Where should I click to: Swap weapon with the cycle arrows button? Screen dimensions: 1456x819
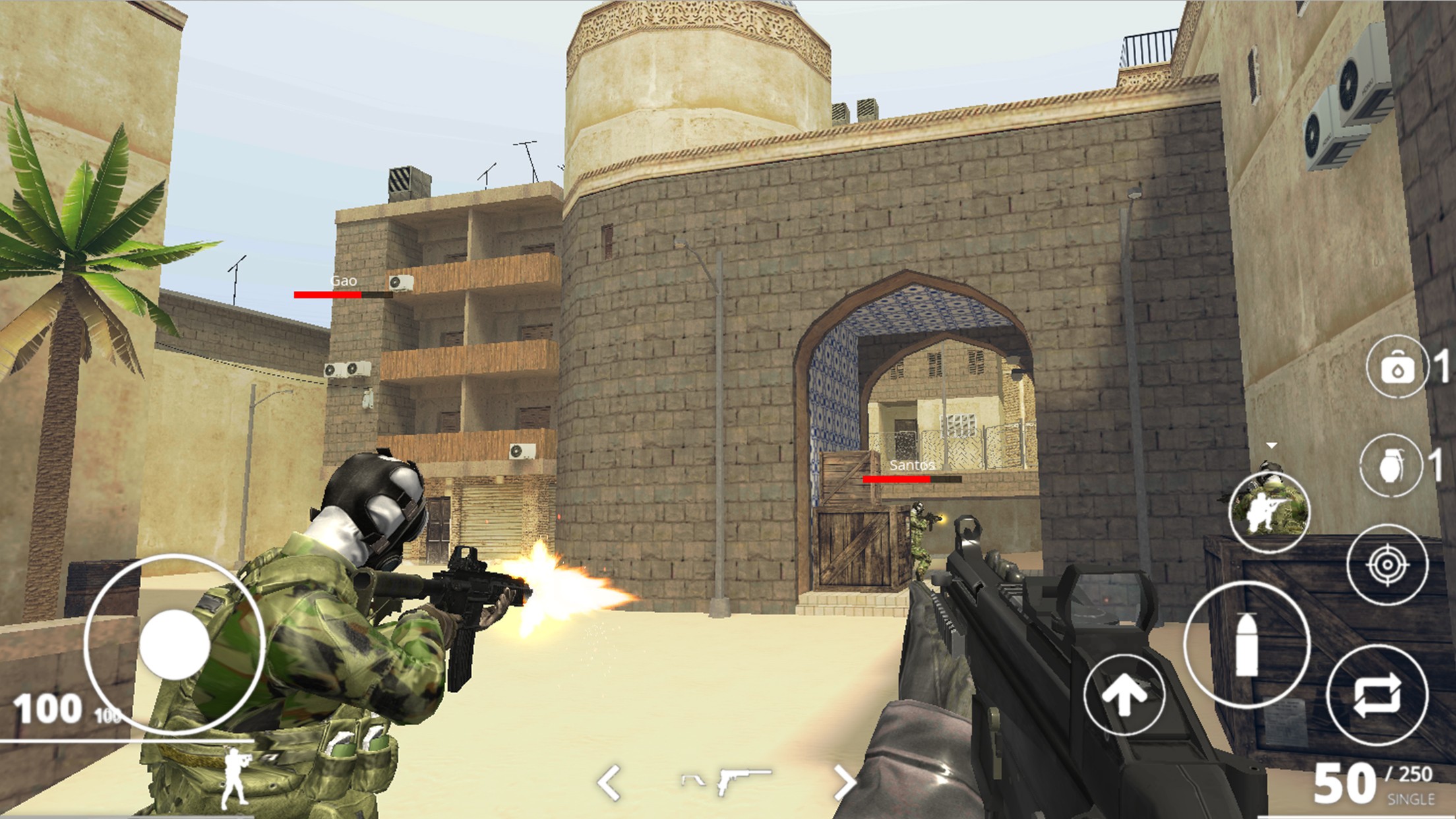click(1377, 696)
